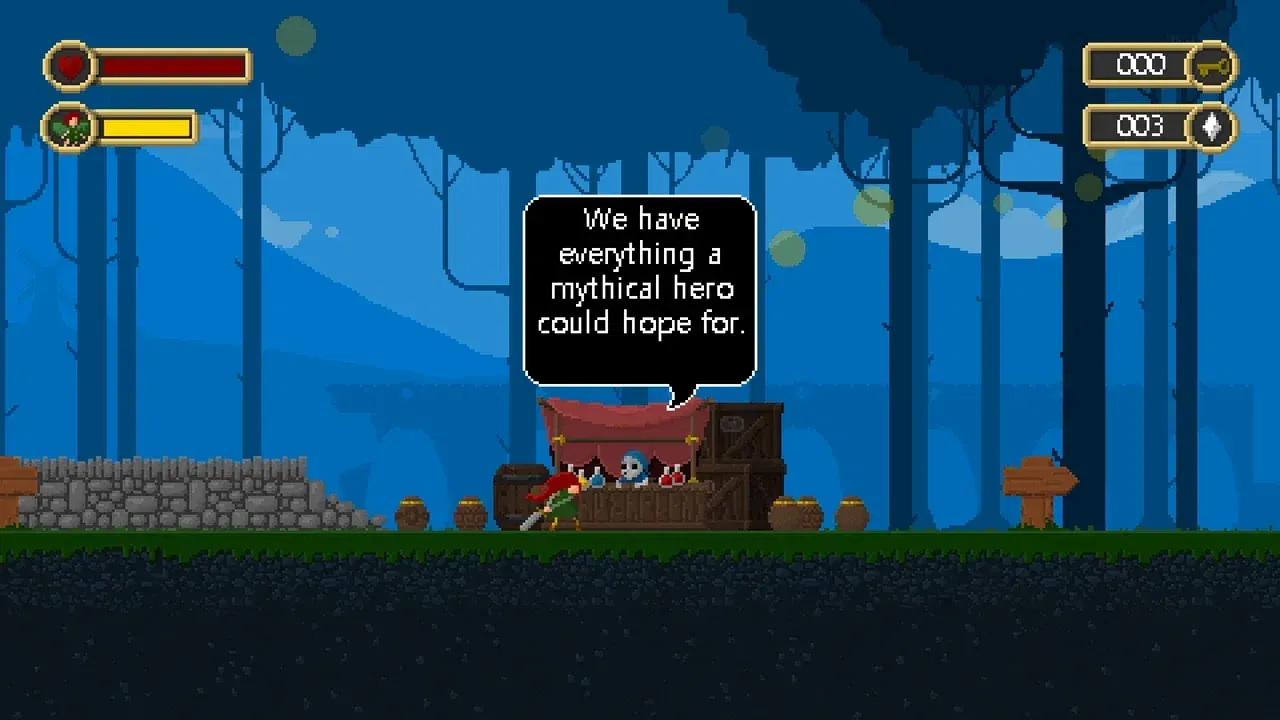Screen dimensions: 1280x720
Task: Click the diamond icon on the gem counter
Action: [x=1210, y=128]
